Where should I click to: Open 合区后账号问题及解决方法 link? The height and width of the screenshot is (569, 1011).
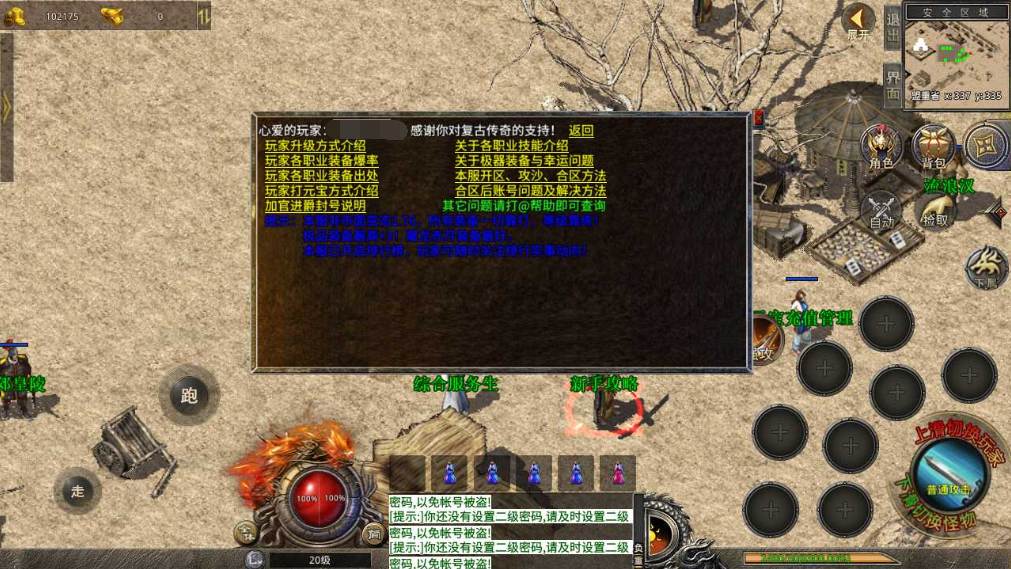(x=530, y=191)
